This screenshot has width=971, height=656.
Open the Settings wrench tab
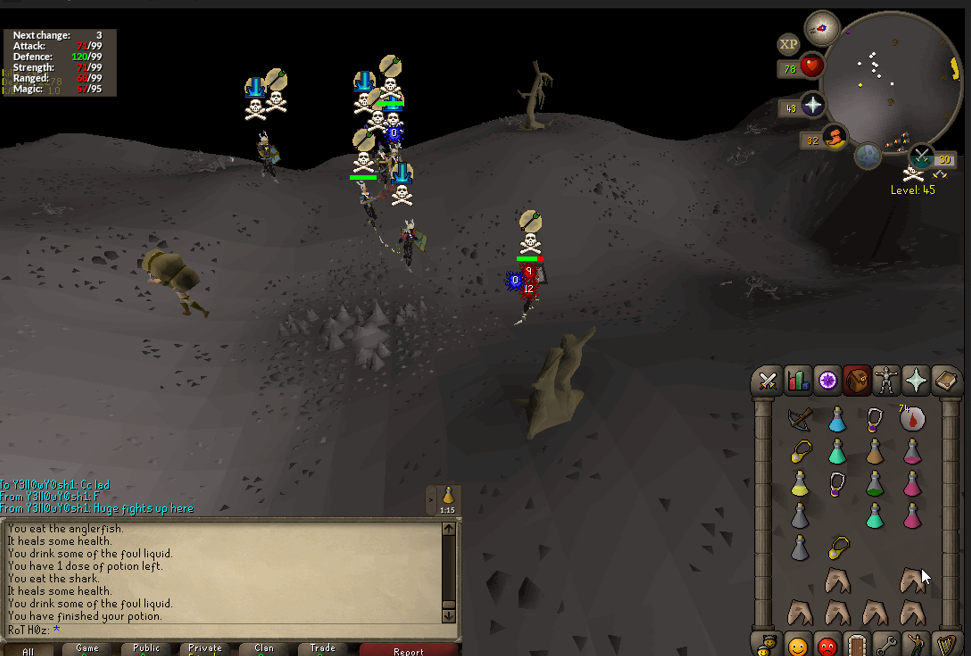click(886, 643)
